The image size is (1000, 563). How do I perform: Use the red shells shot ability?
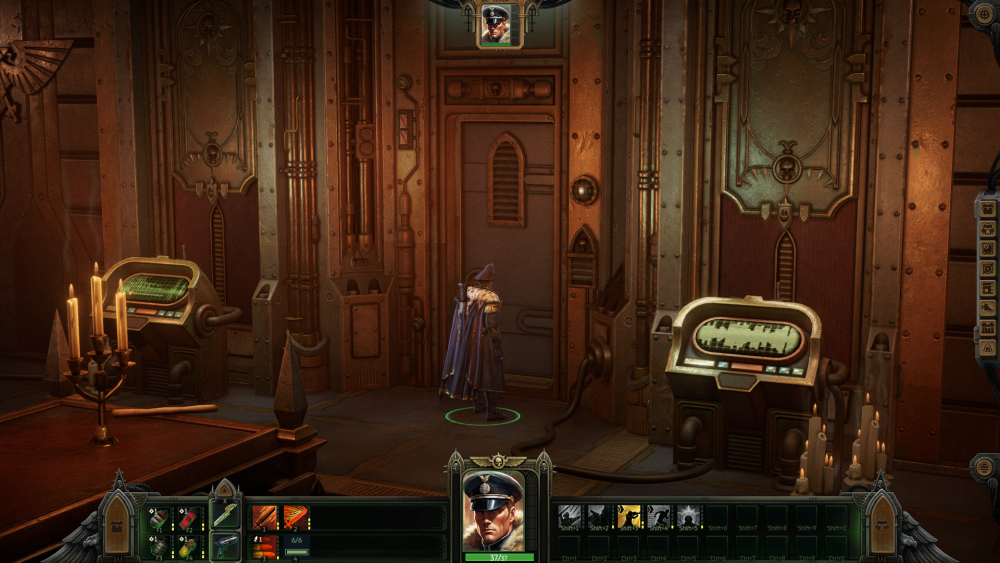265,546
